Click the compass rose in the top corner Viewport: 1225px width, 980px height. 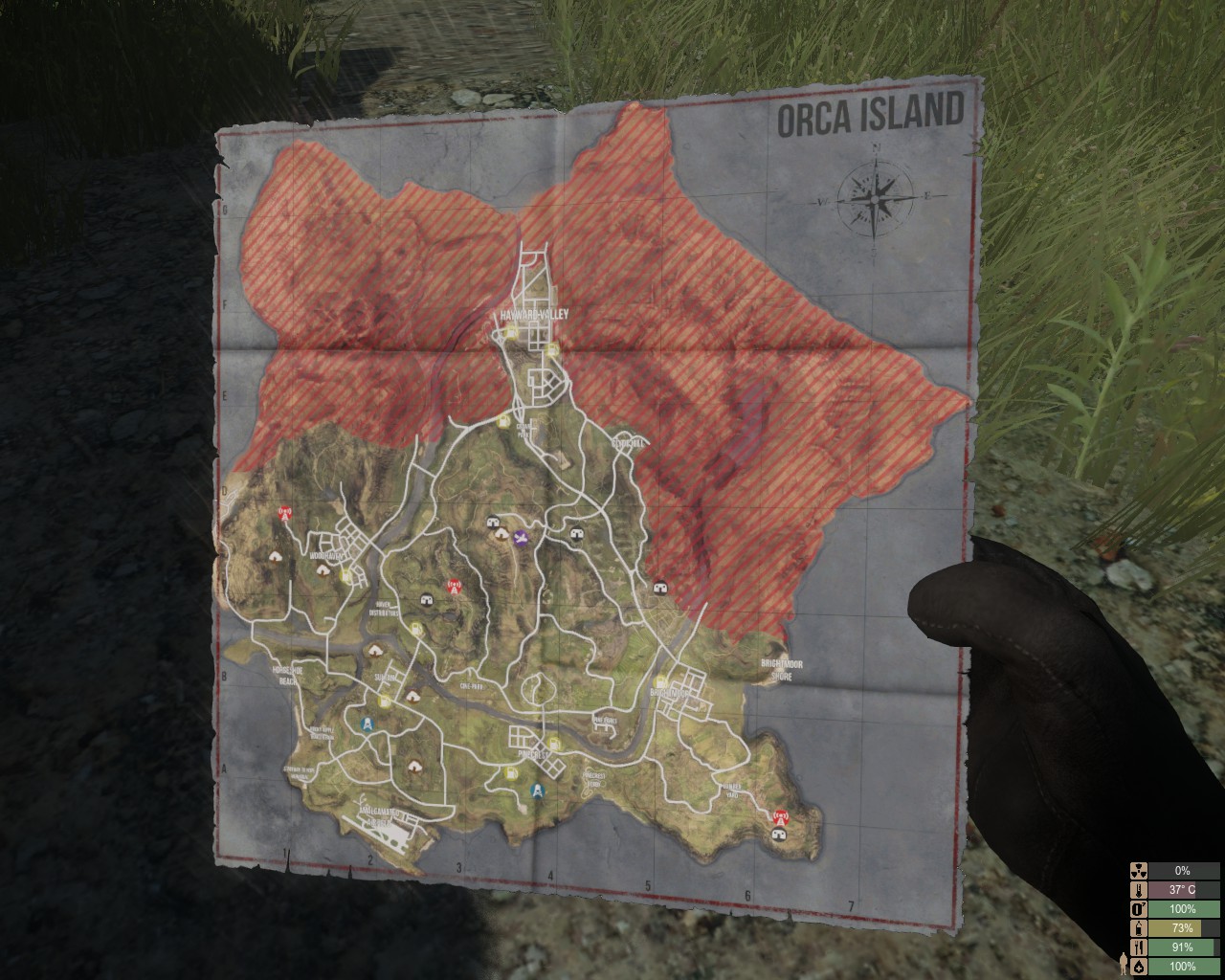874,198
